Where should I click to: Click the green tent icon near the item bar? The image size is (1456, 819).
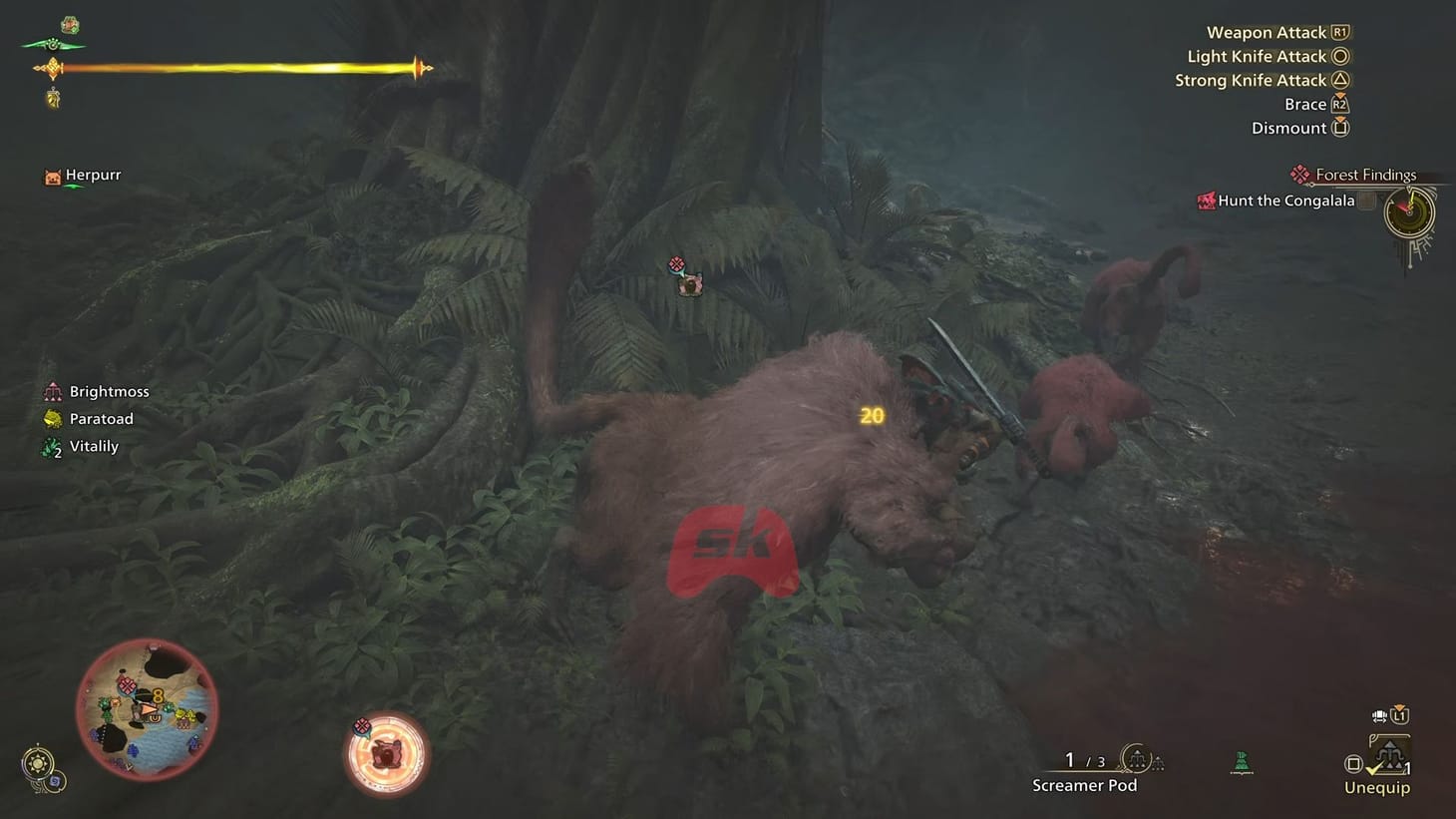(x=1241, y=762)
